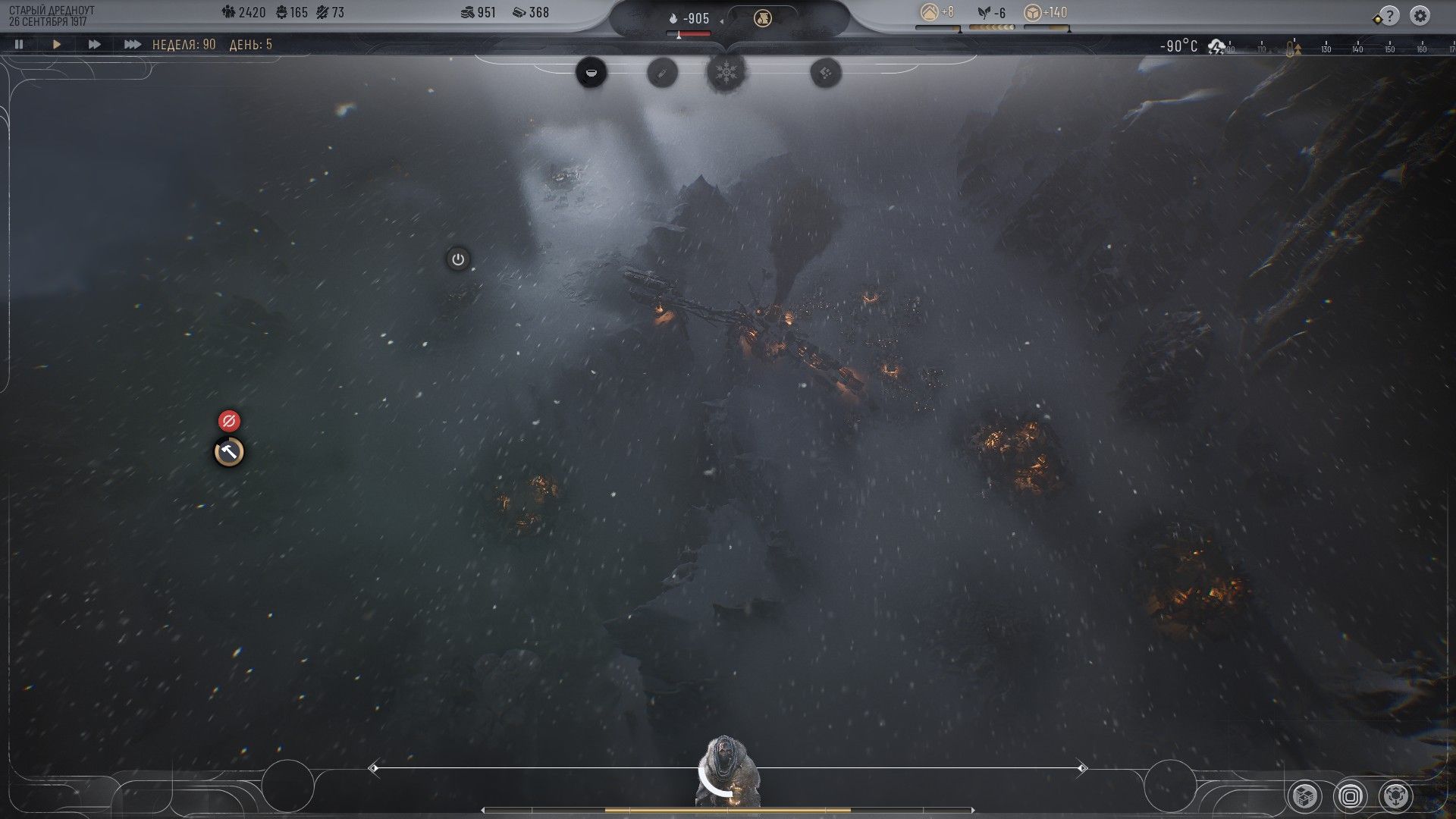
Task: Click the round icon left of the snowflake
Action: [x=662, y=74]
